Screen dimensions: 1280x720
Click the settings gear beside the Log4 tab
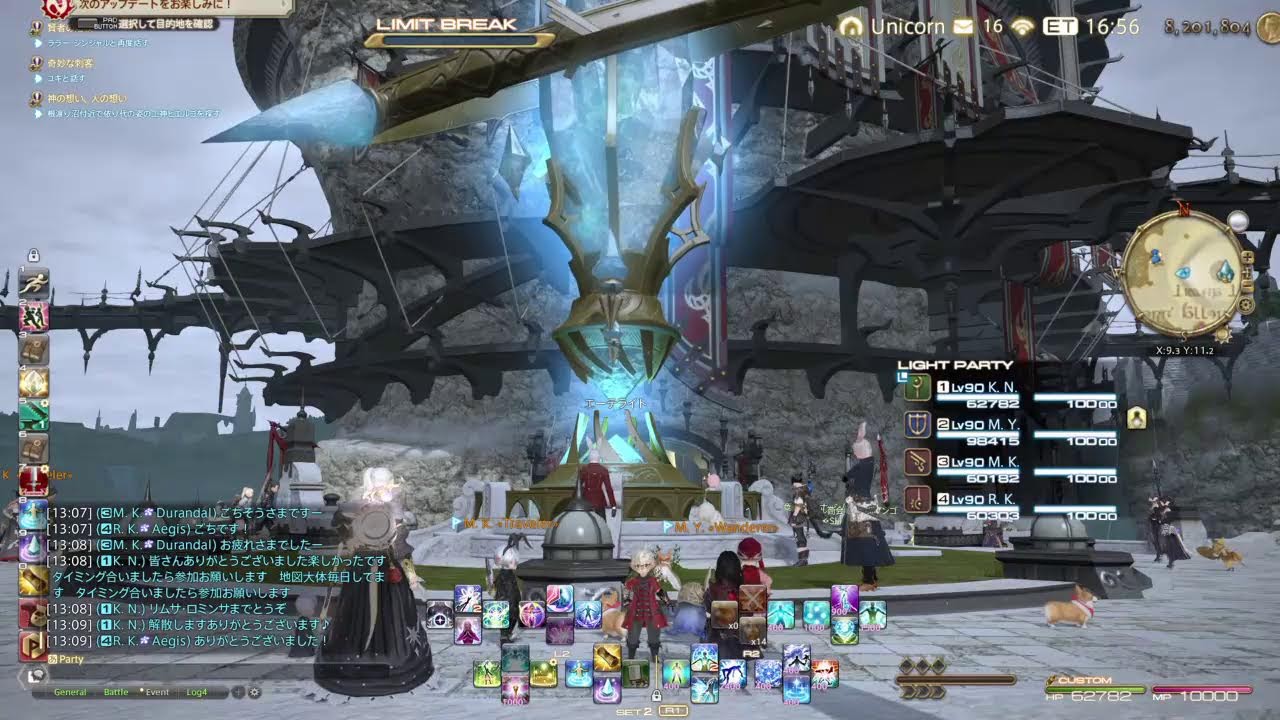click(x=254, y=692)
